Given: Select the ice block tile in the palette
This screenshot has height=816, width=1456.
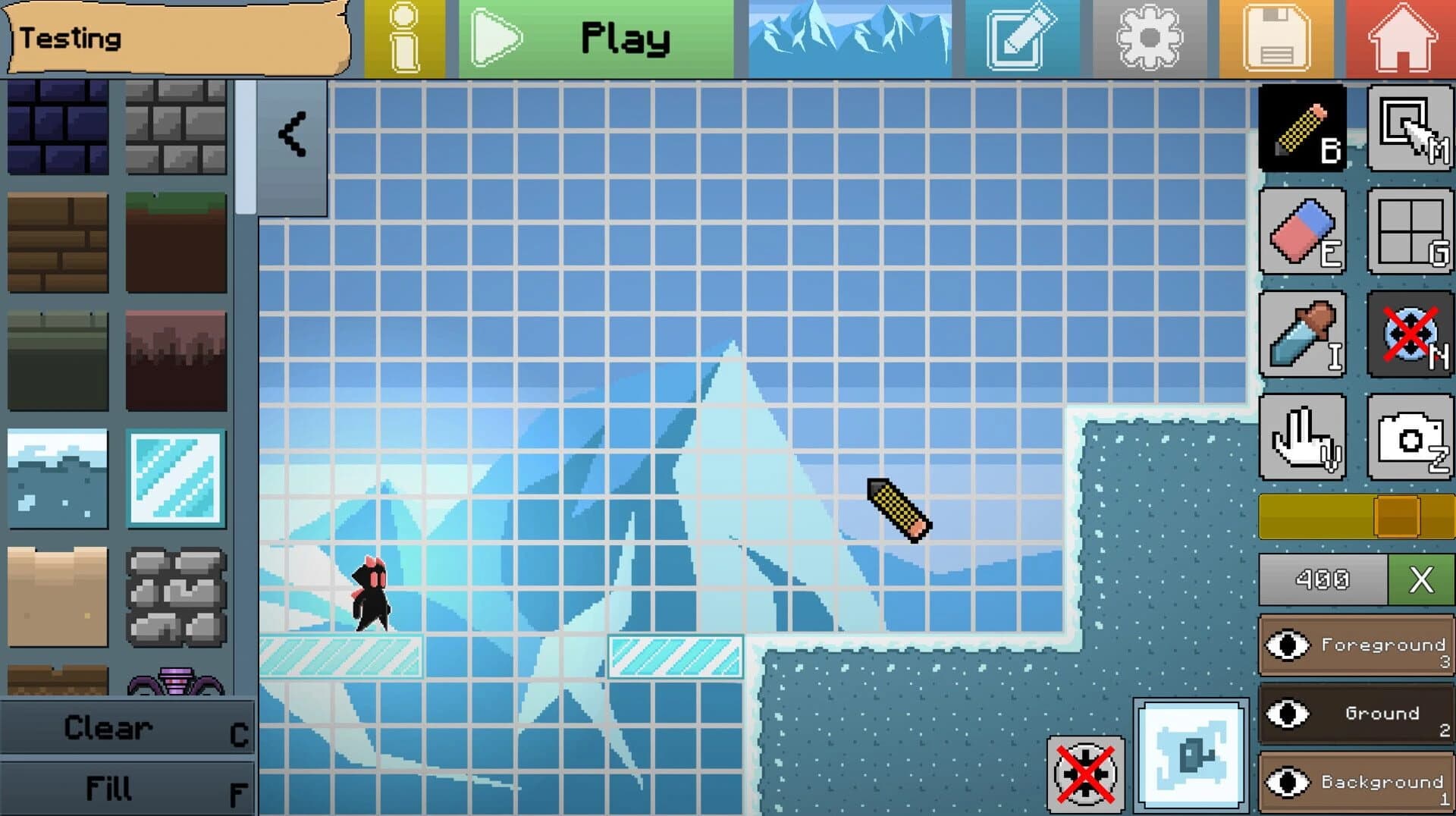Looking at the screenshot, I should pos(176,478).
